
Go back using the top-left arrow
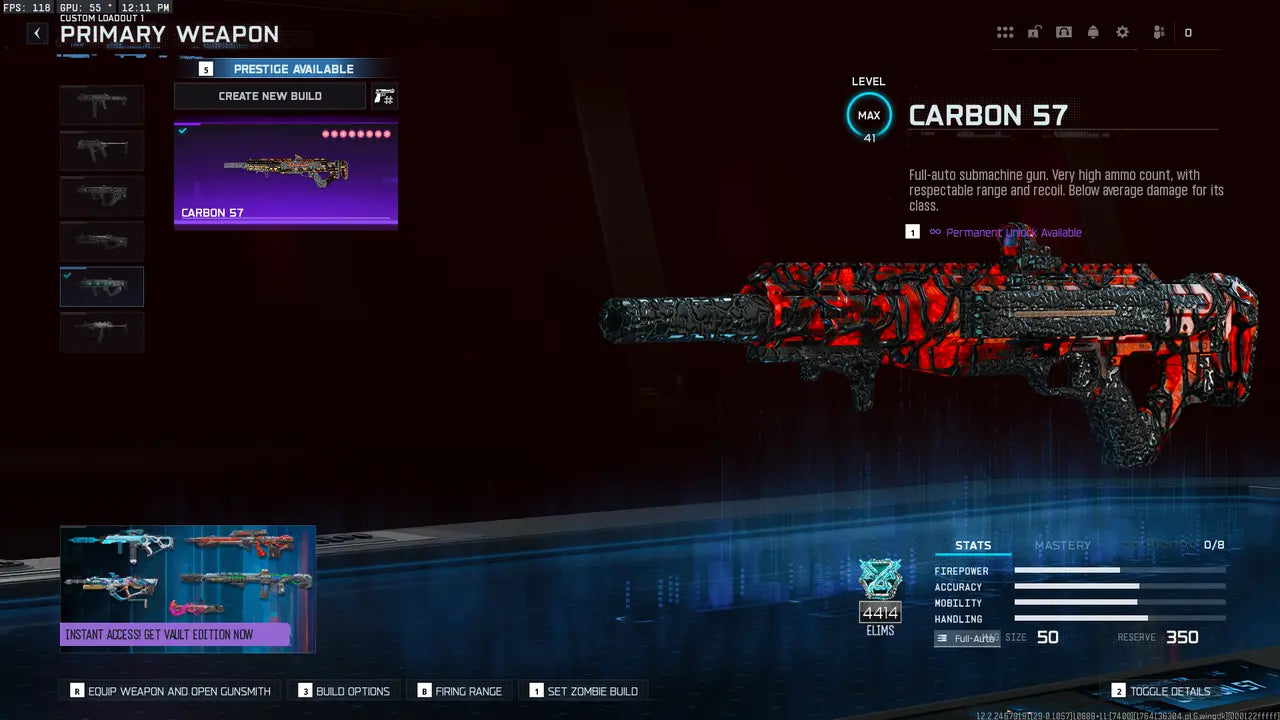[37, 33]
